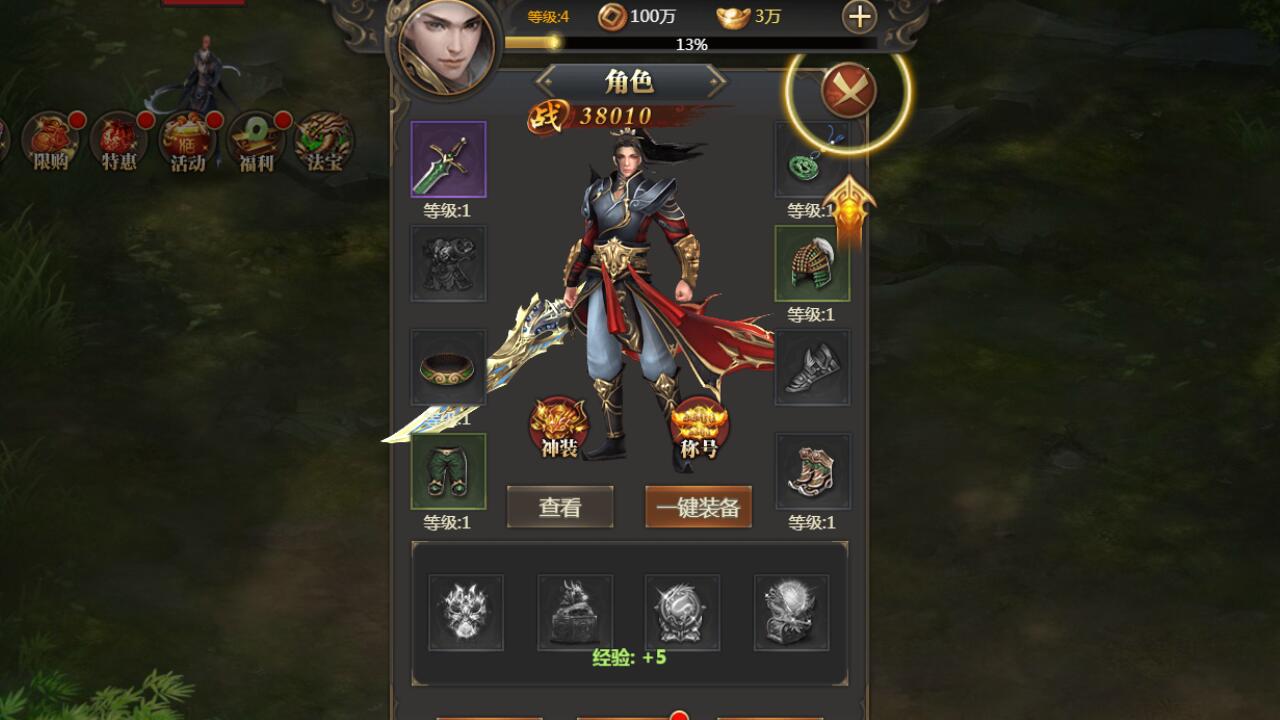This screenshot has width=1280, height=720.
Task: Open the 限购 limited purchase icon
Action: coord(51,141)
